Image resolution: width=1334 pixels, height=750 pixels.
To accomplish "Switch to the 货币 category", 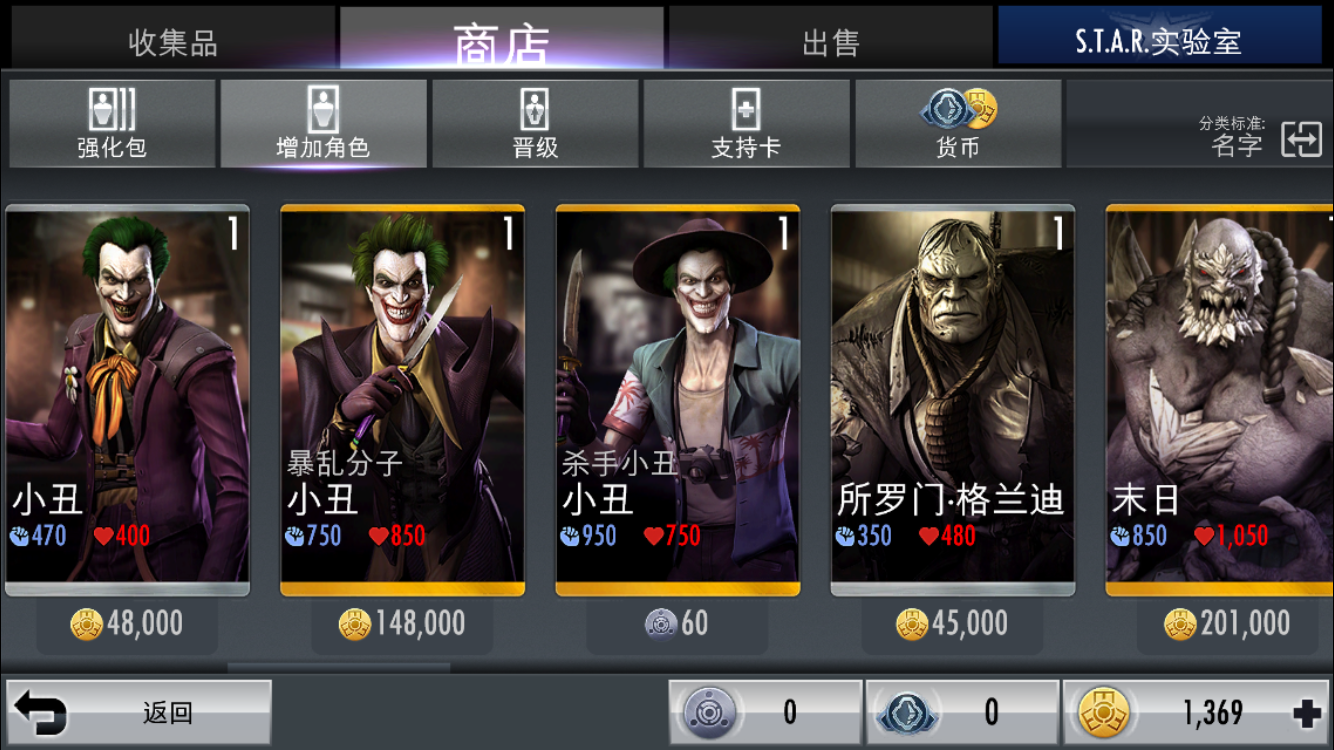I will pos(957,124).
